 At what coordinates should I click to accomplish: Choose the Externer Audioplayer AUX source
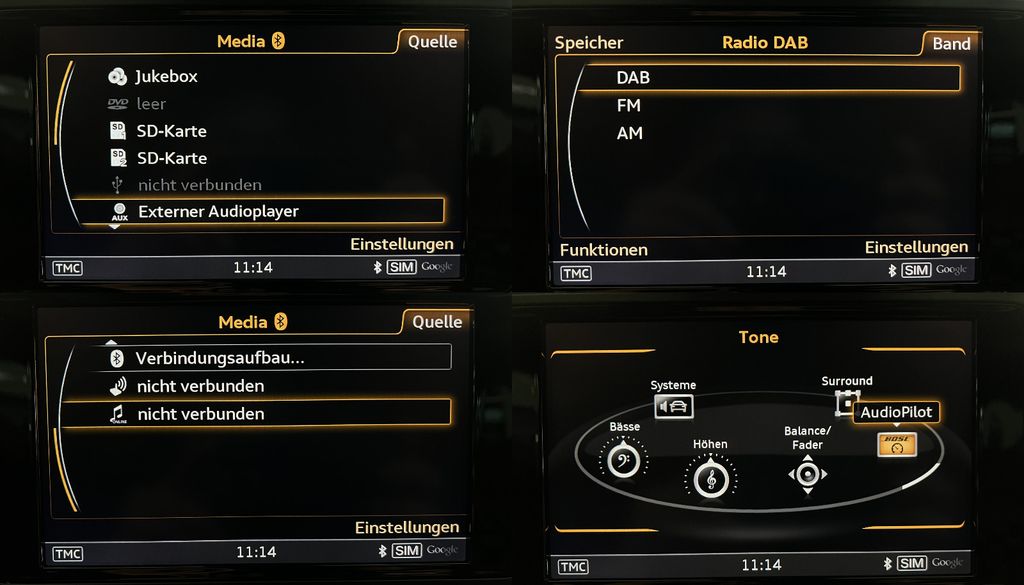pos(217,211)
